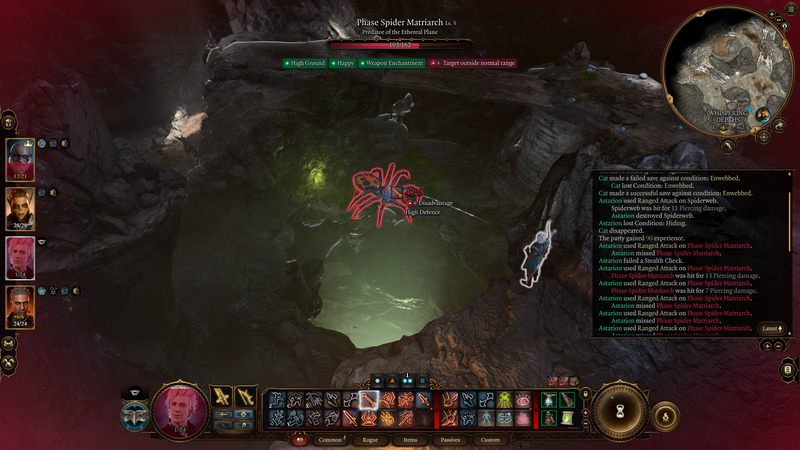Open the Rogue hotbar tab
Screen dimensions: 800x450
pyautogui.click(x=370, y=439)
